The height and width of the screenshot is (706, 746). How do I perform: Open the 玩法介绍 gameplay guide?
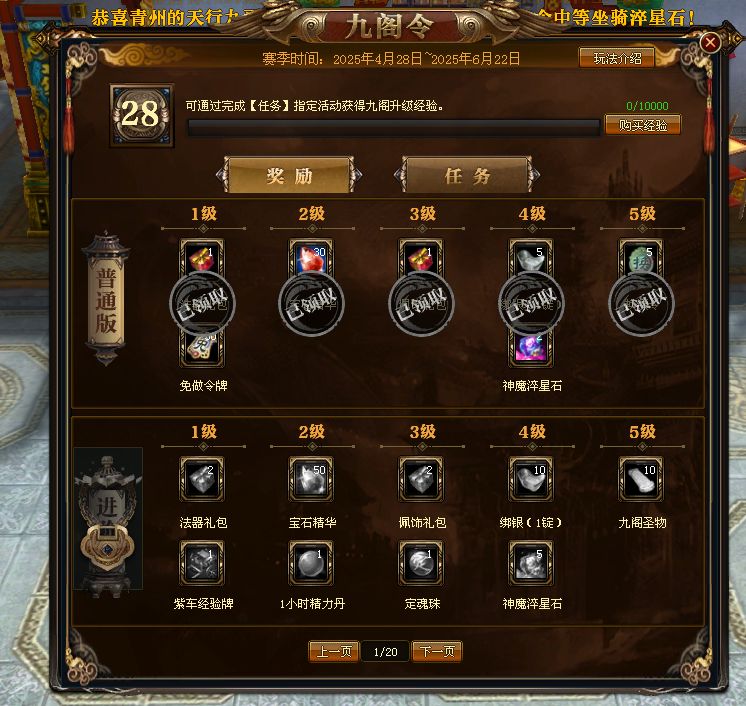click(x=617, y=59)
